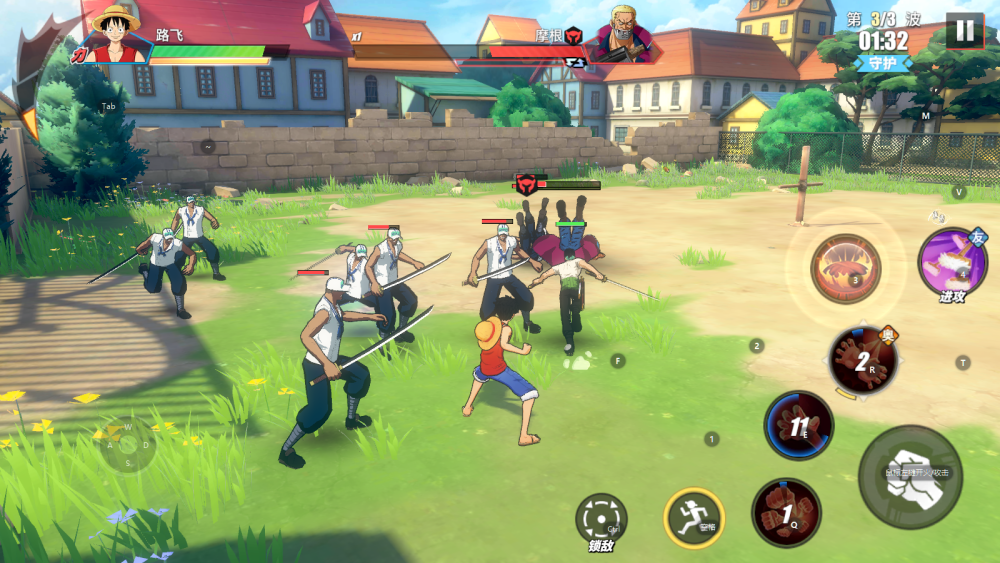The width and height of the screenshot is (1000, 563).
Task: Tap the fist basic attack button
Action: [909, 477]
